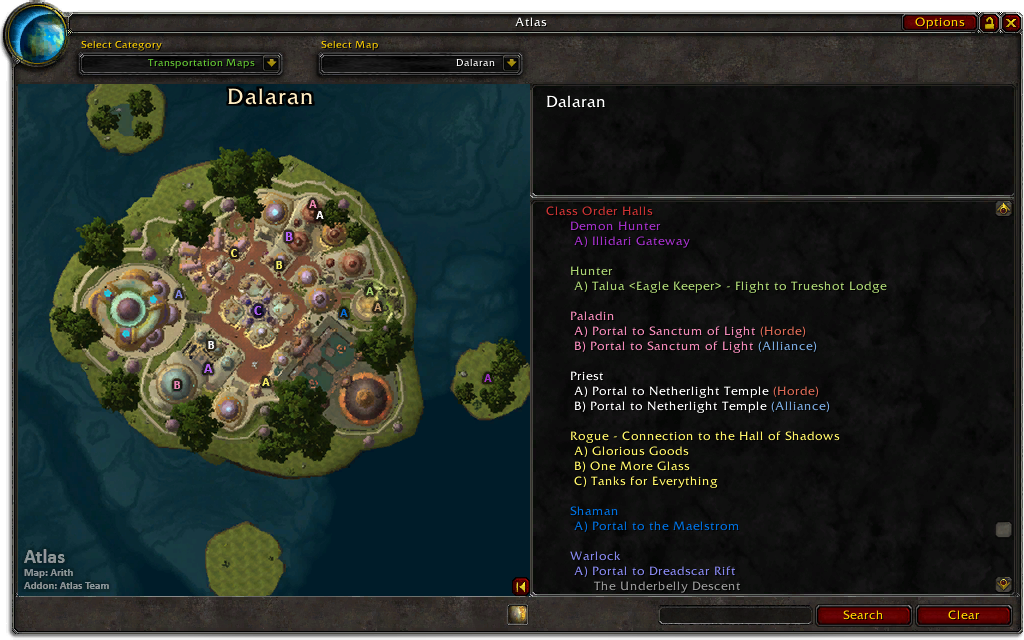Open the Select Category dropdown
This screenshot has width=1024, height=640.
[x=271, y=63]
